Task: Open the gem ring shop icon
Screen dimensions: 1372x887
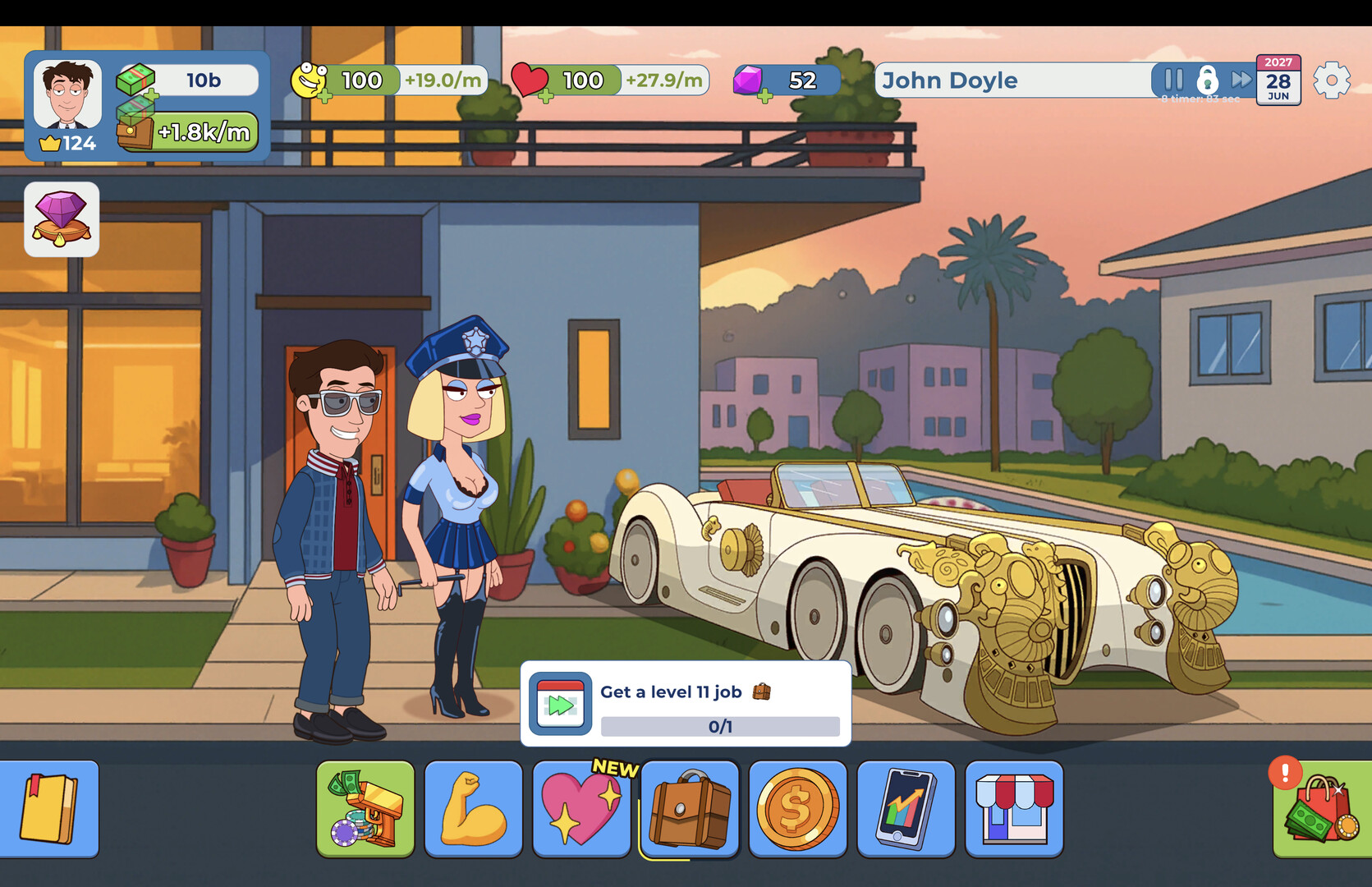Action: click(62, 218)
